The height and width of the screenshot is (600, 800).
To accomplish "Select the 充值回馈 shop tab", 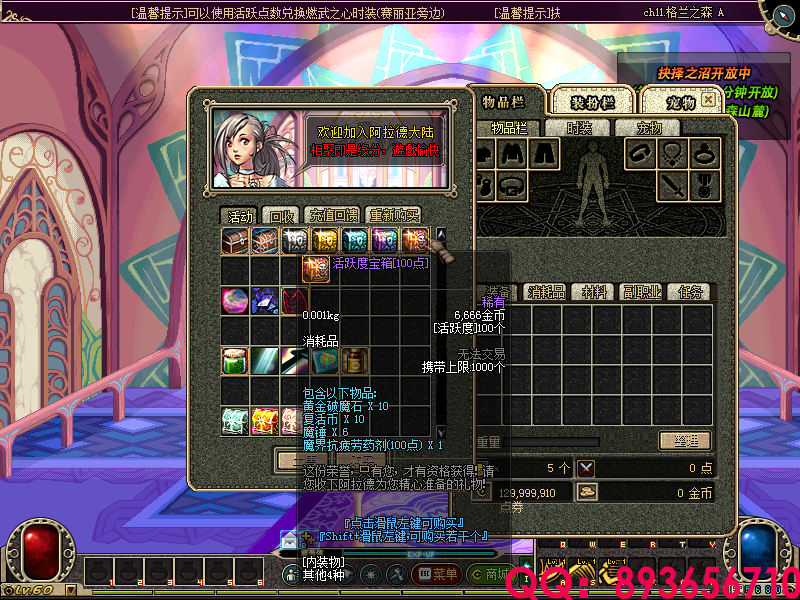I will click(332, 216).
